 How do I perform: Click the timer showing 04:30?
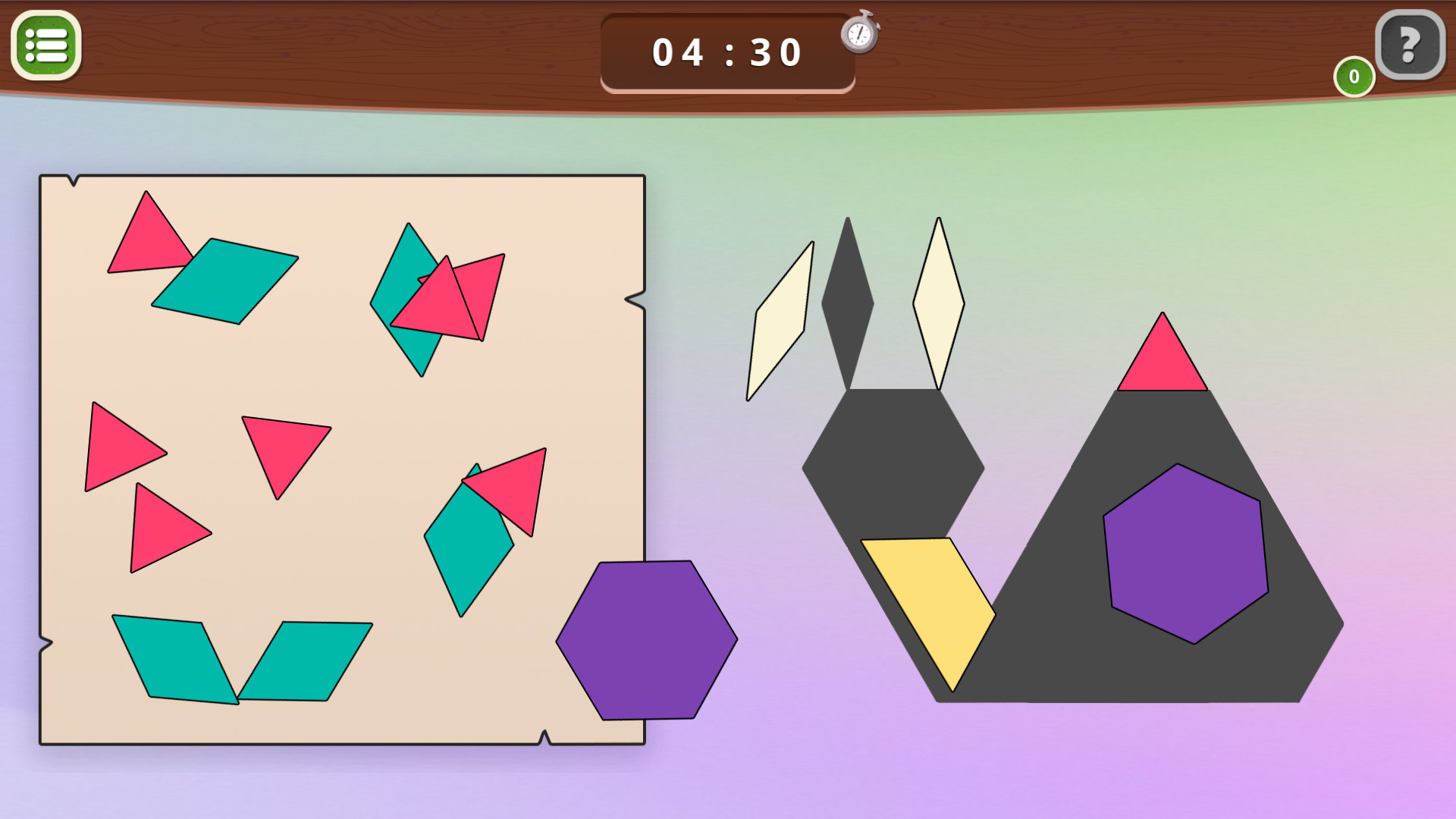pos(726,51)
